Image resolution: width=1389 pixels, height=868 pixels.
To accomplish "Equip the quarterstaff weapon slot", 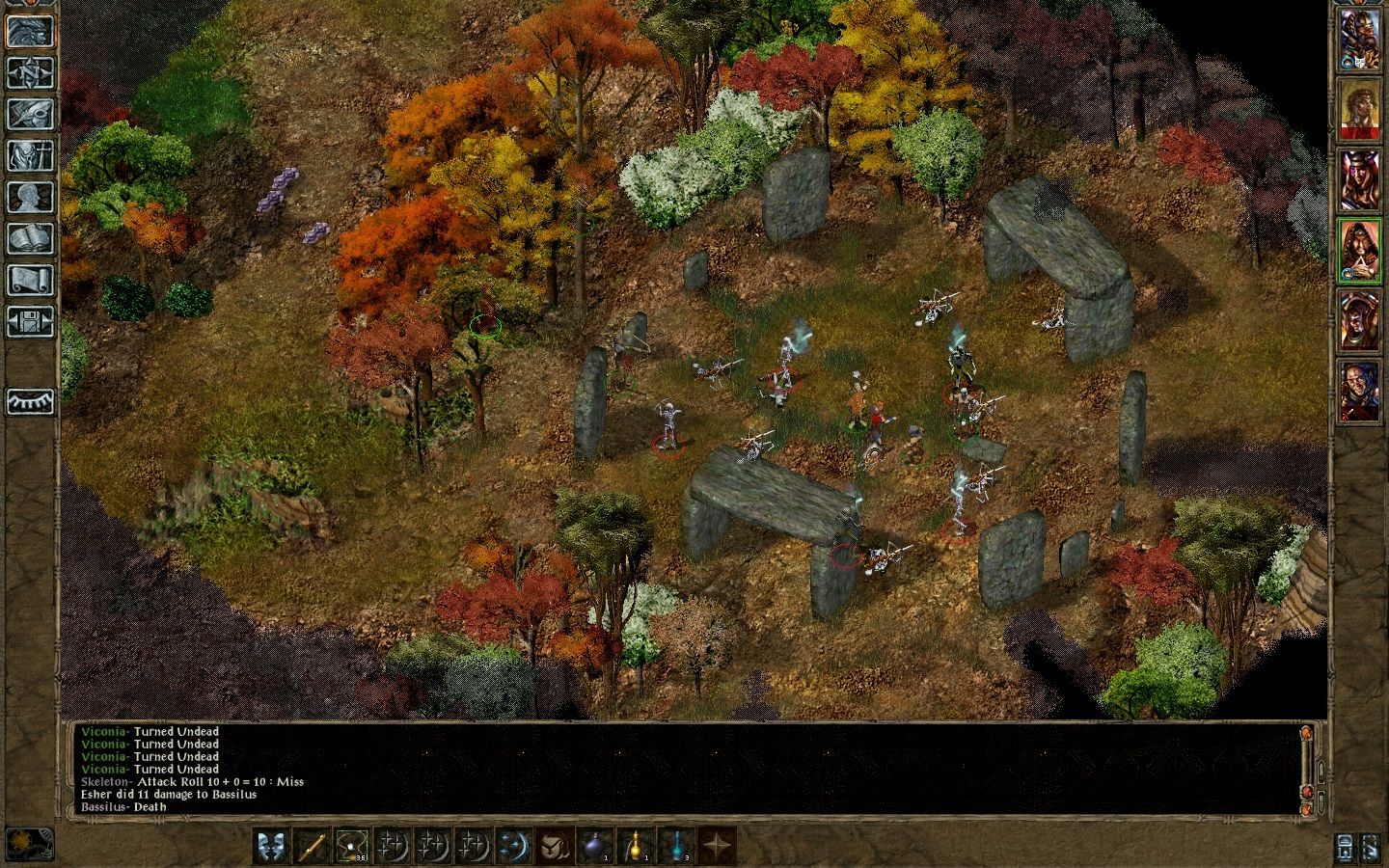I will pyautogui.click(x=313, y=846).
